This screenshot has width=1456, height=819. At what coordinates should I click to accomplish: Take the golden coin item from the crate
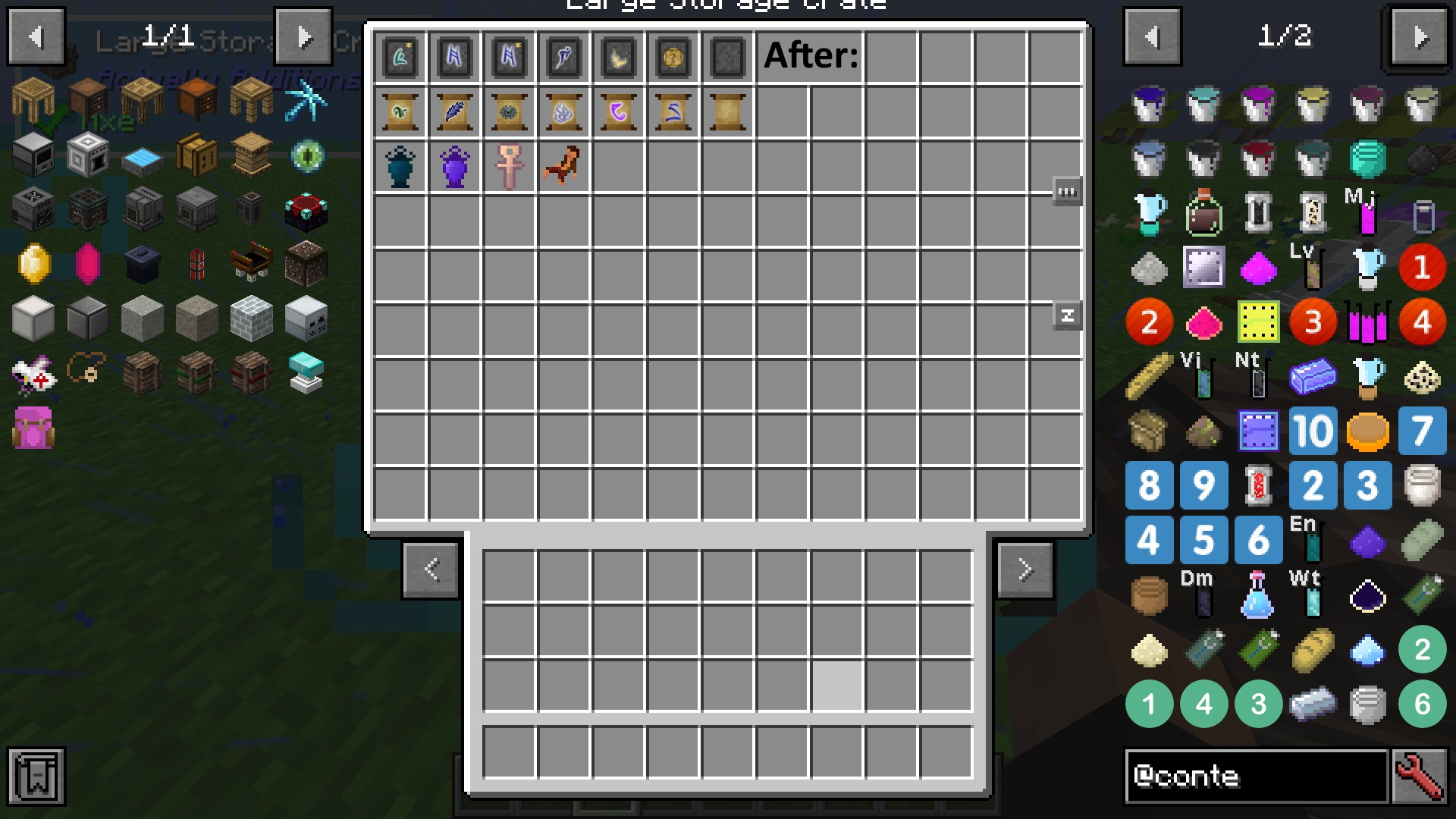673,57
